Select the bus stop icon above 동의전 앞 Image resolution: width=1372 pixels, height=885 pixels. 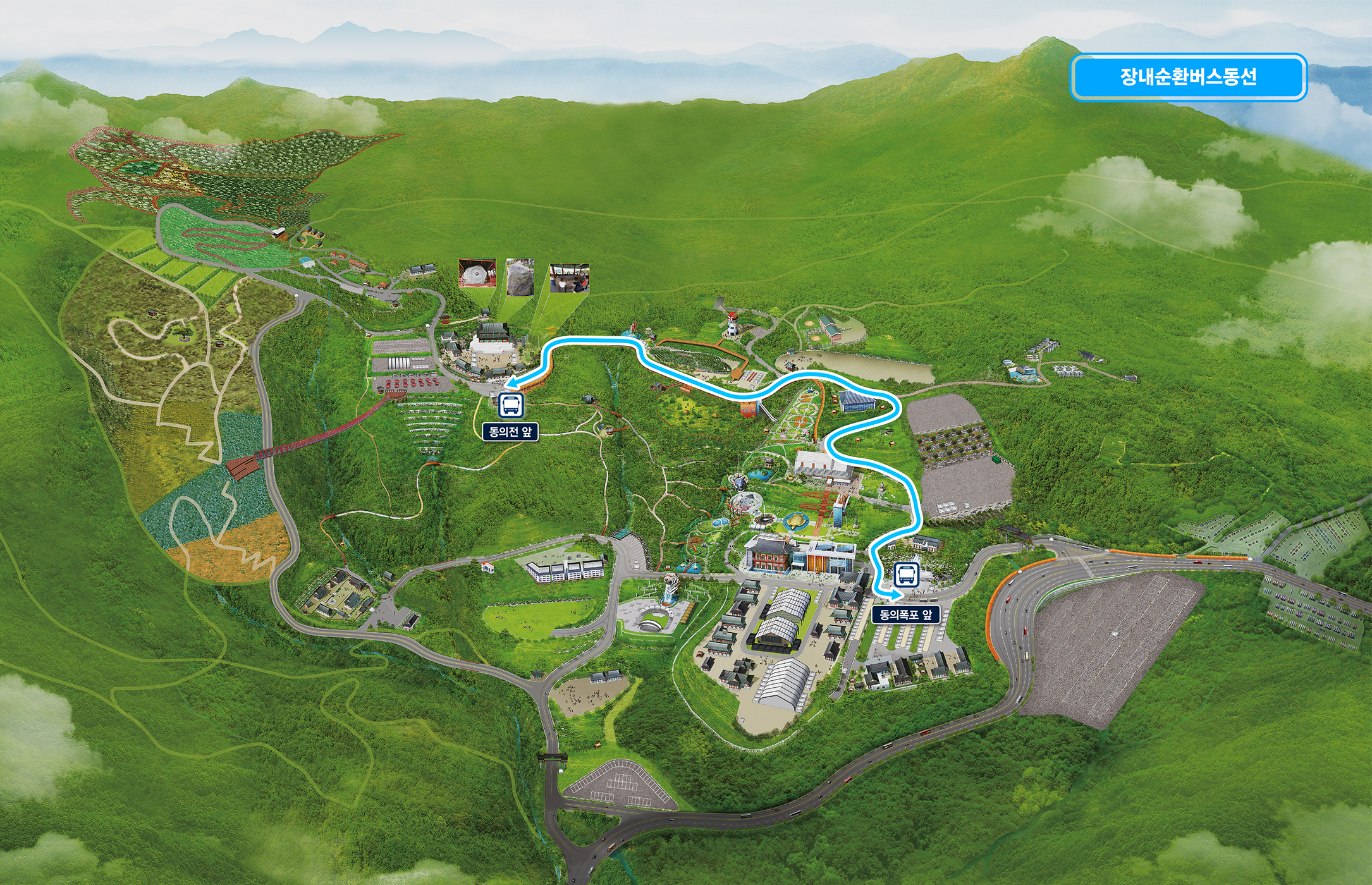(511, 405)
